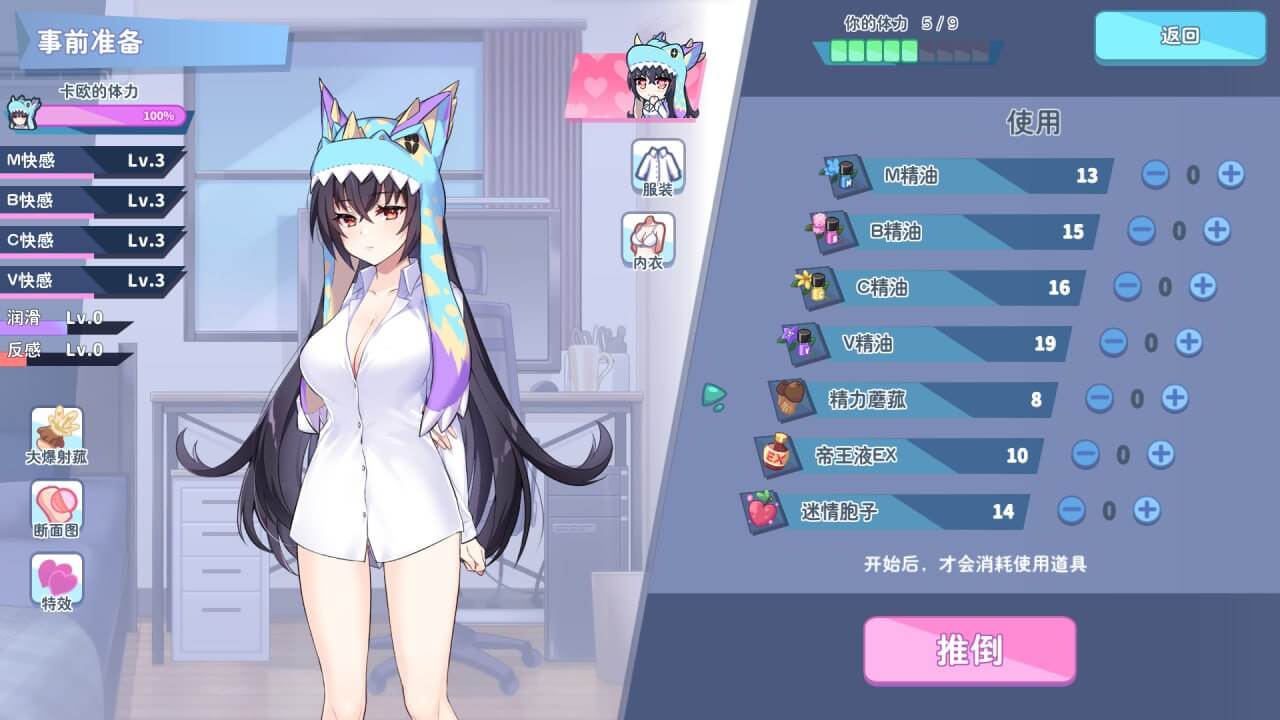Open the 服装 clothing menu
1280x720 pixels.
(657, 167)
